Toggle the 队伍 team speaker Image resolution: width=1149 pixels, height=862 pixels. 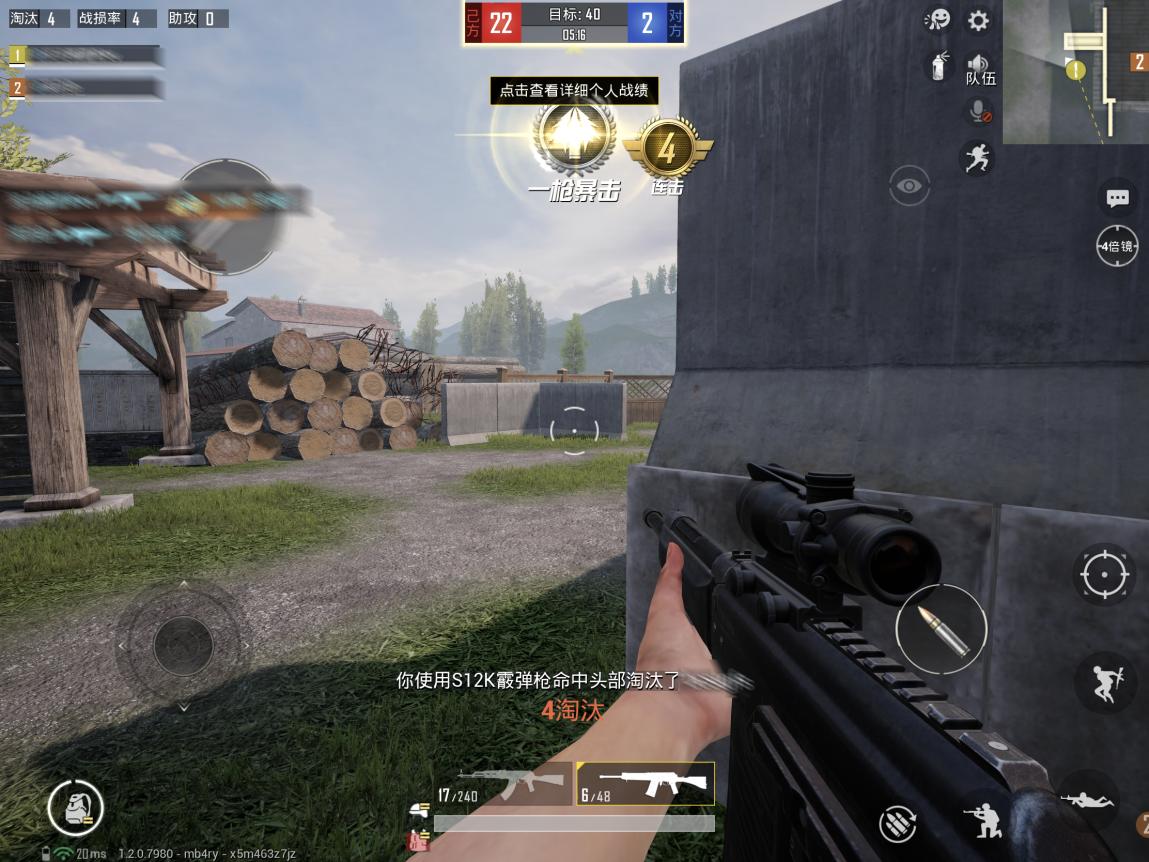(x=980, y=69)
